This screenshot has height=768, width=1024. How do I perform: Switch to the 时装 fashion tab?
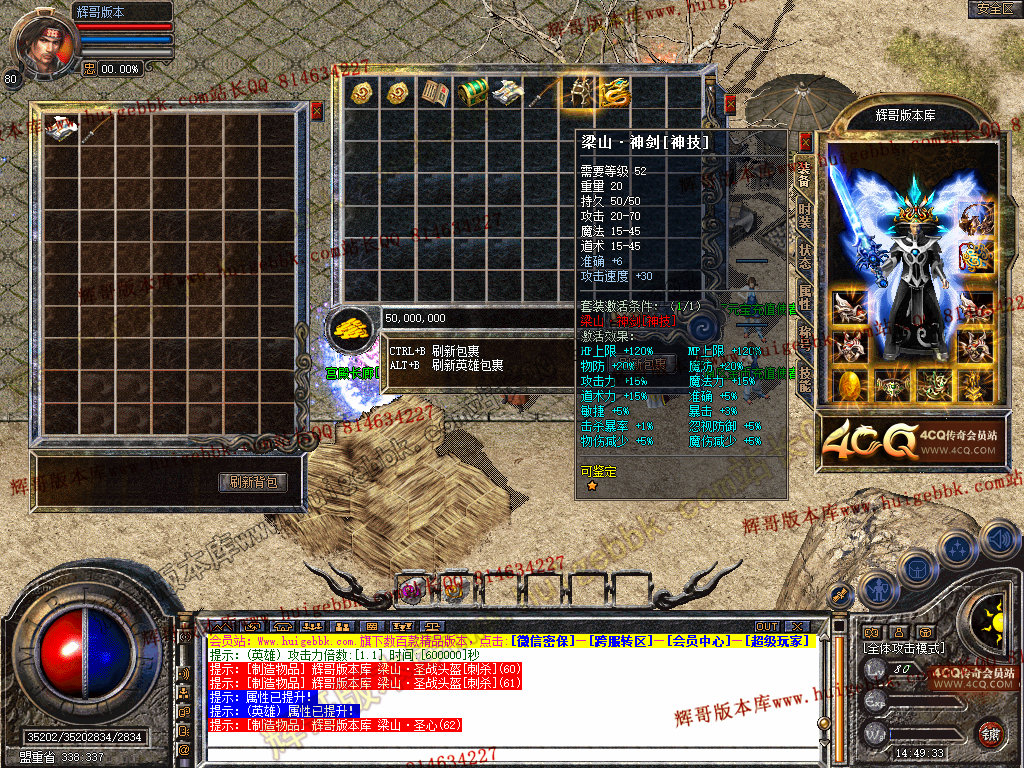(805, 214)
